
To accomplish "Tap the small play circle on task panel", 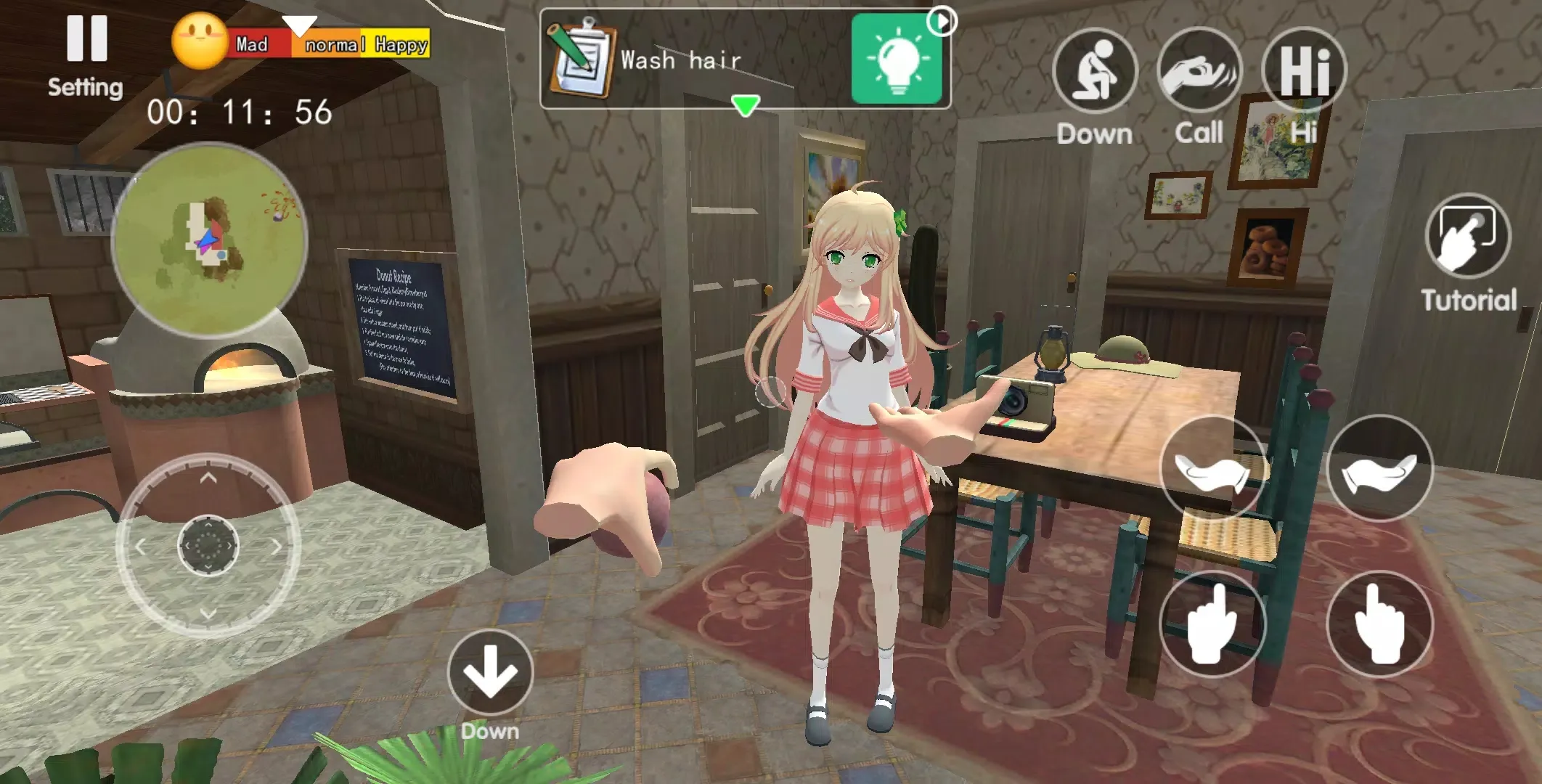I will (942, 21).
